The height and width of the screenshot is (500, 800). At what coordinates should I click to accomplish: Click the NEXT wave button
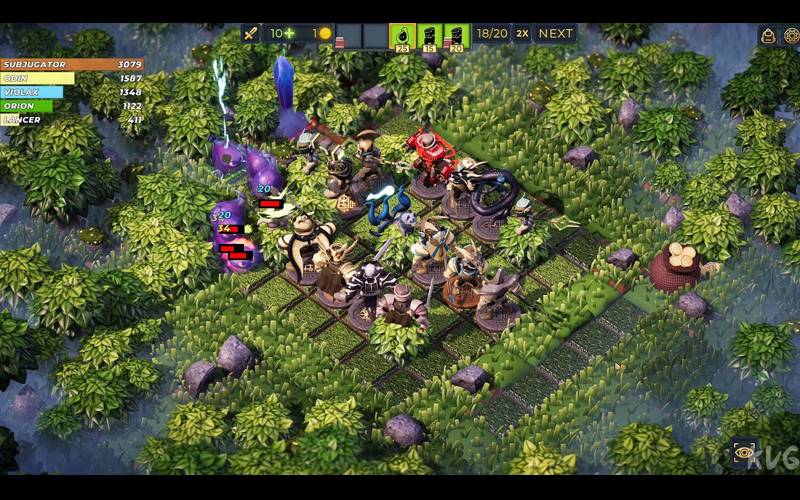(x=556, y=33)
